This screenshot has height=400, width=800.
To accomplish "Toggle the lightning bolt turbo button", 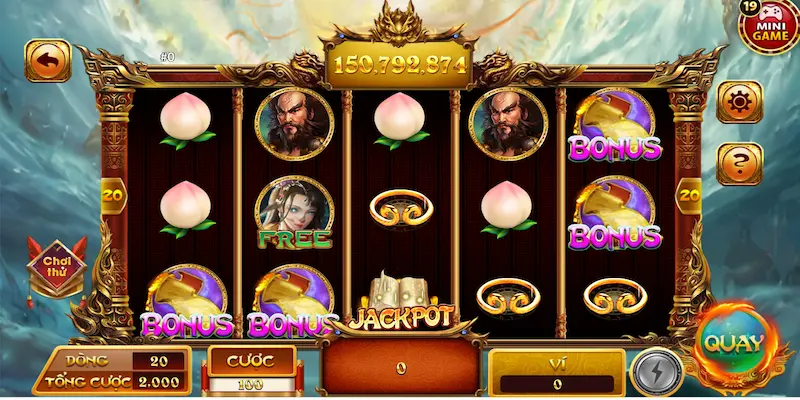I will tap(656, 372).
